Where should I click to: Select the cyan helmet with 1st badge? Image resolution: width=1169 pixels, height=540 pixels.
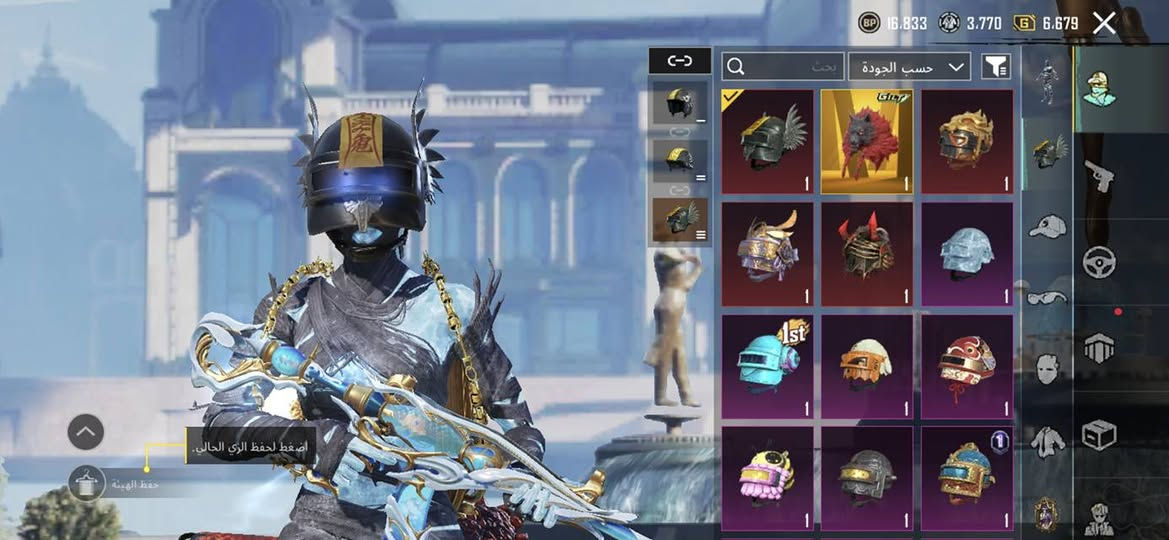coord(767,366)
